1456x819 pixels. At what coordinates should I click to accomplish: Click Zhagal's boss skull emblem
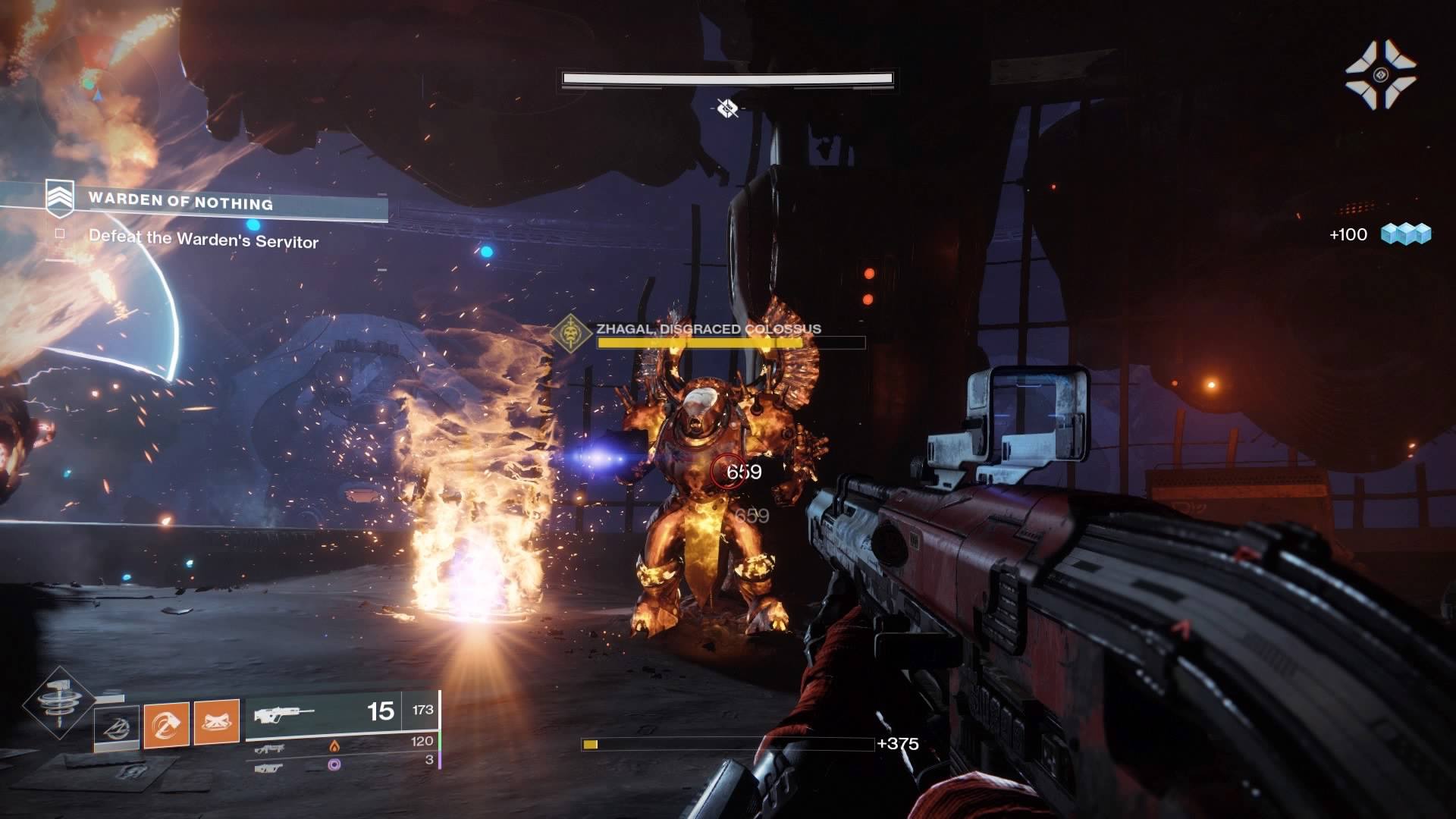point(571,334)
